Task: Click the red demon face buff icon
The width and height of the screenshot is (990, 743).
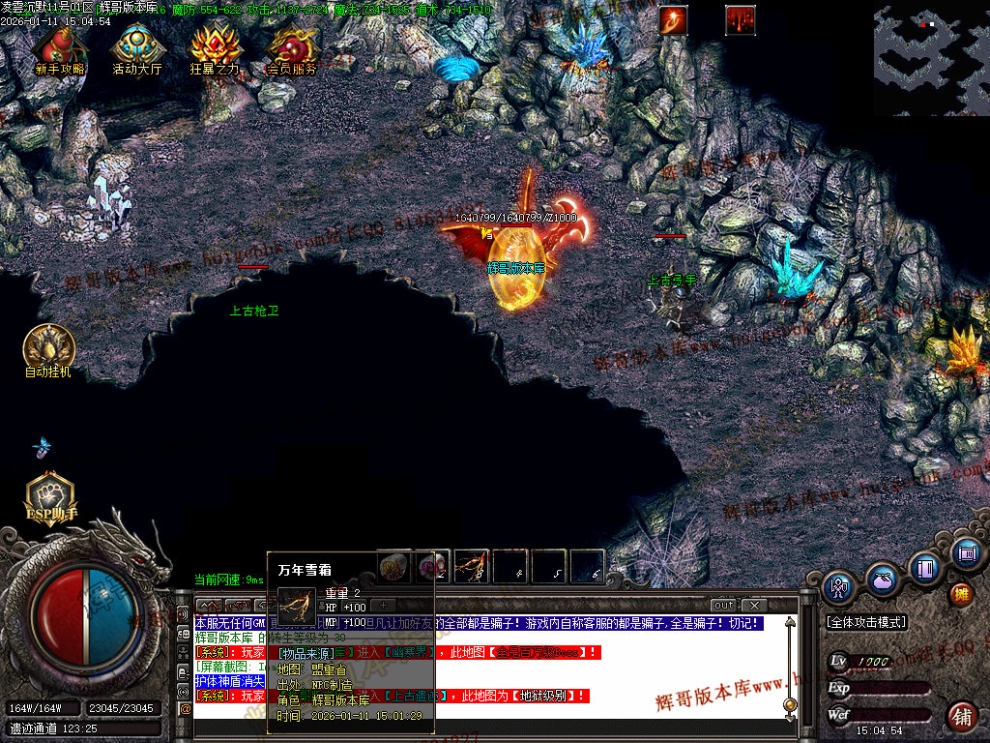Action: pyautogui.click(x=740, y=20)
